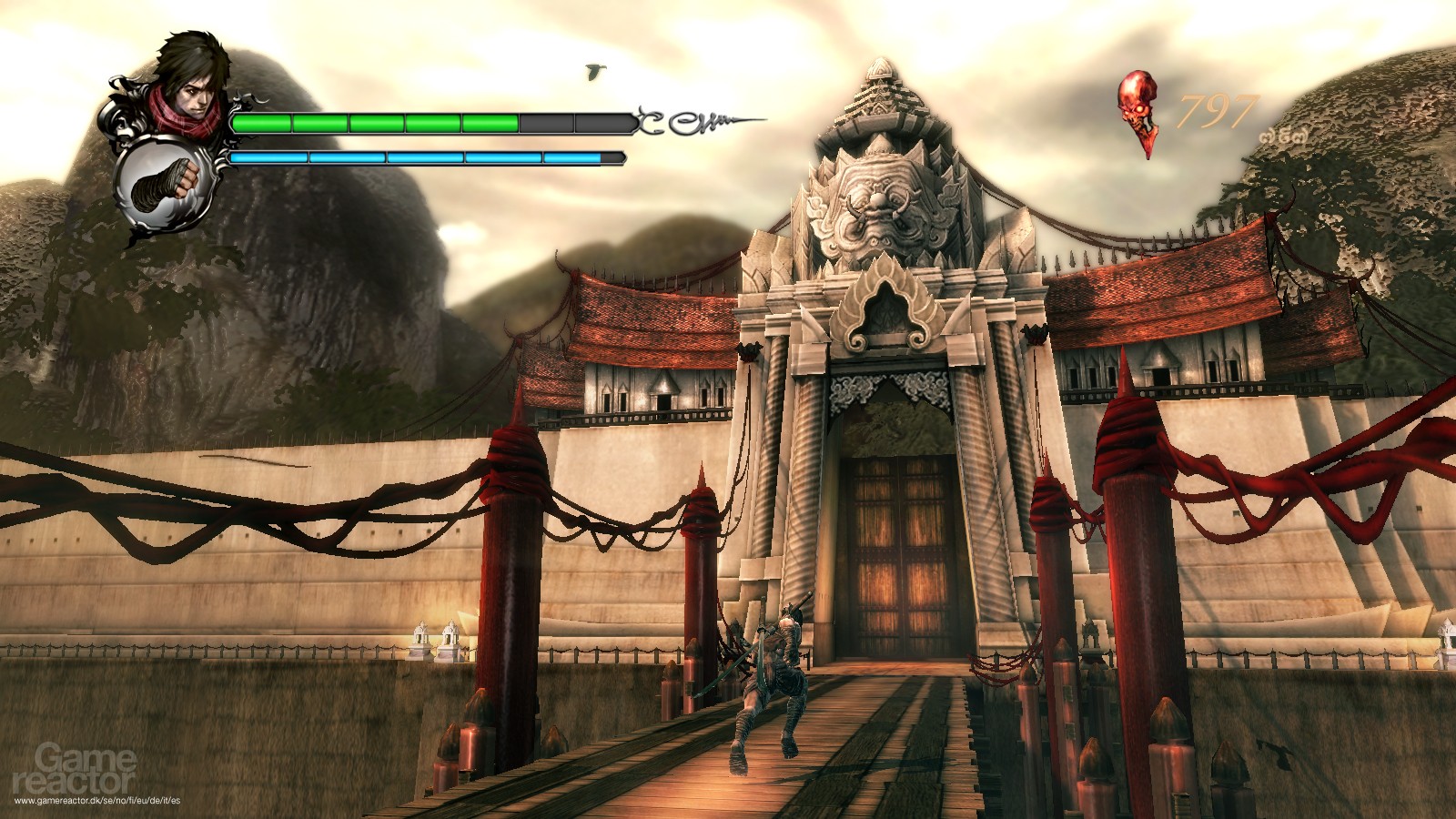Click the bird flying in the sky

click(592, 70)
